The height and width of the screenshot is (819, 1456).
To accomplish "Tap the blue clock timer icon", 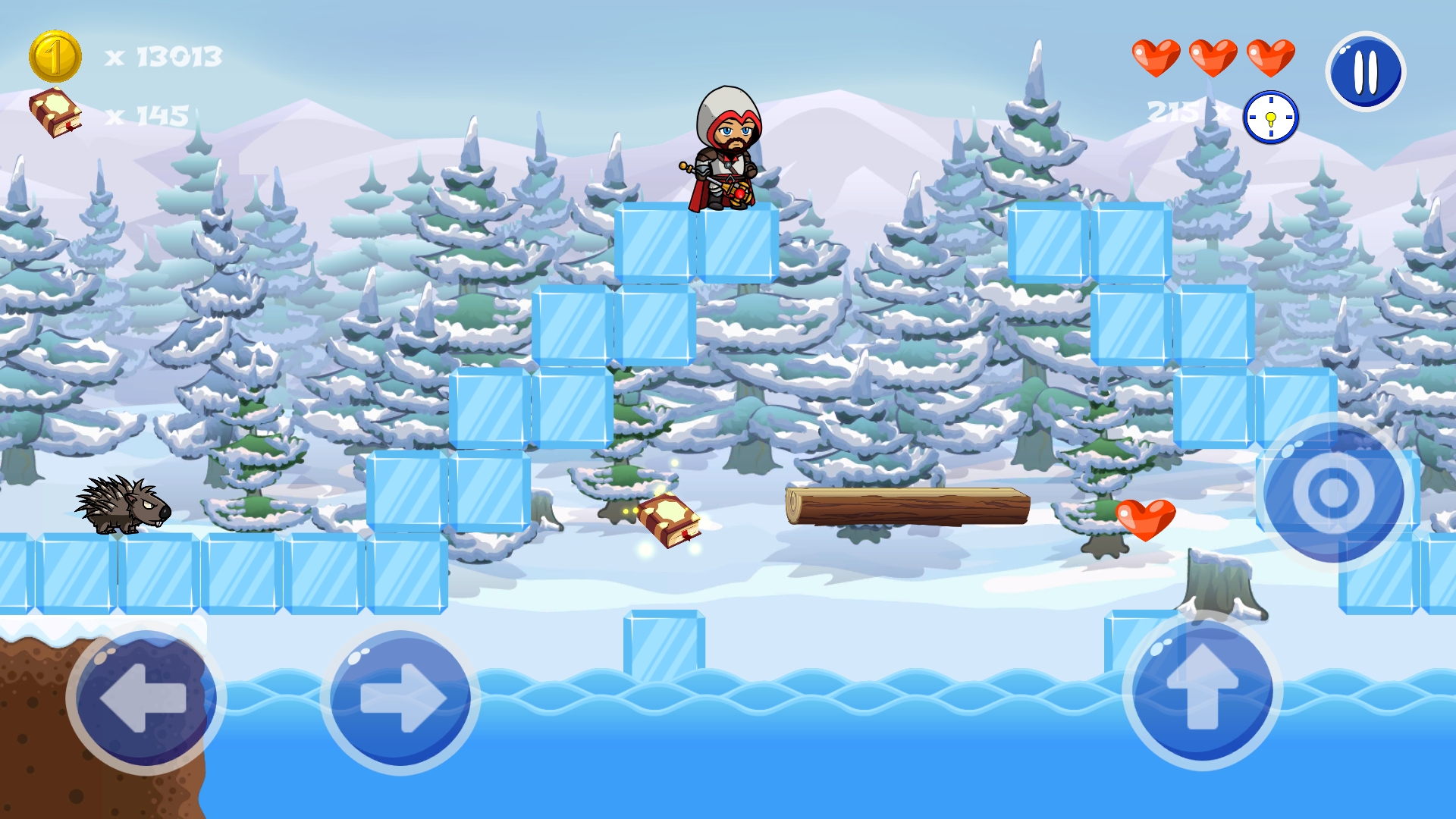I will [x=1269, y=116].
